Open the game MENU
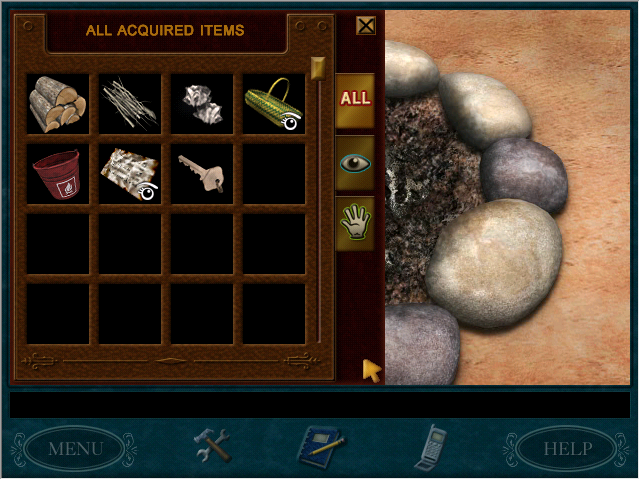 coord(76,448)
